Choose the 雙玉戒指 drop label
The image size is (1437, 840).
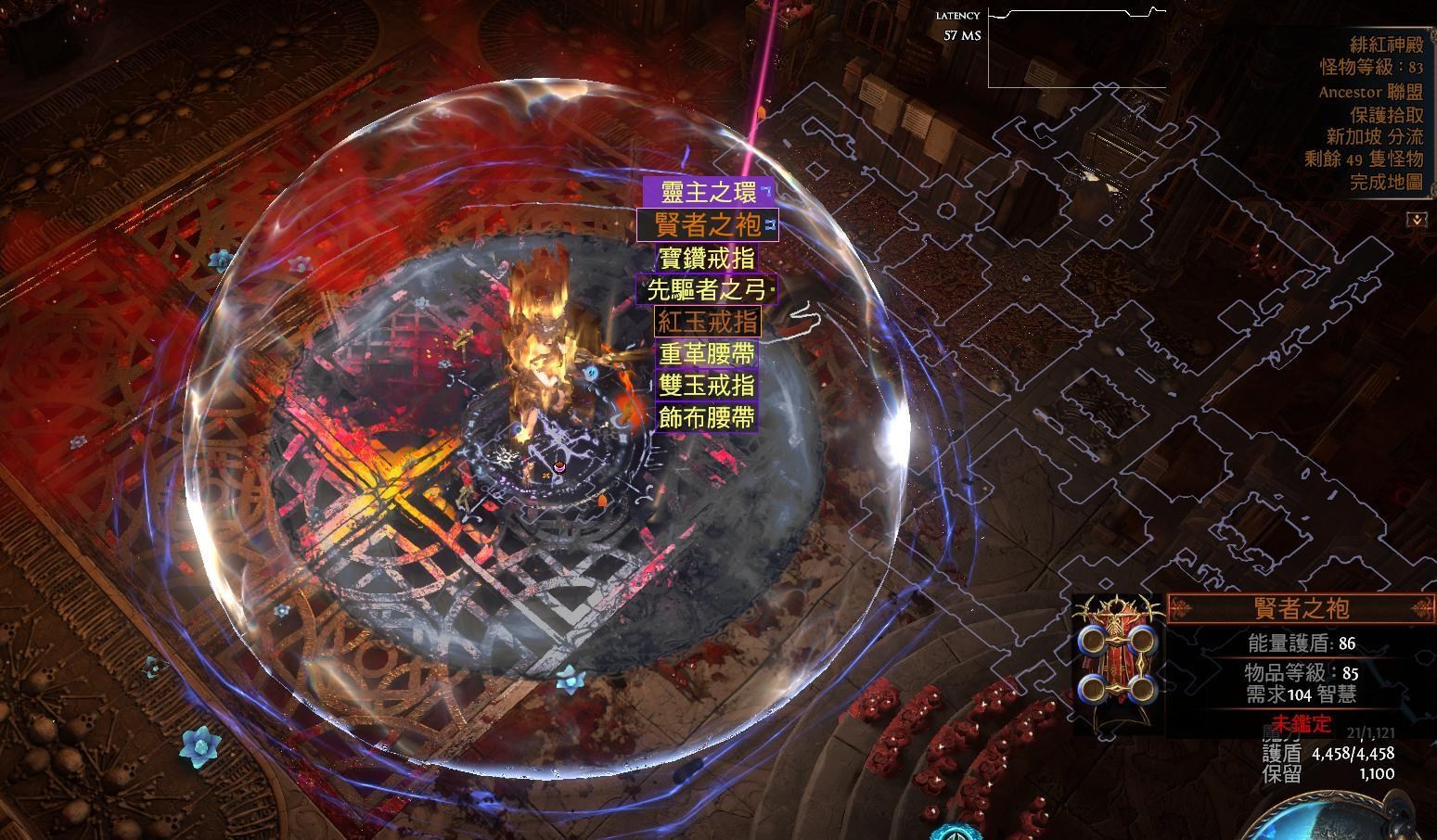pos(707,385)
